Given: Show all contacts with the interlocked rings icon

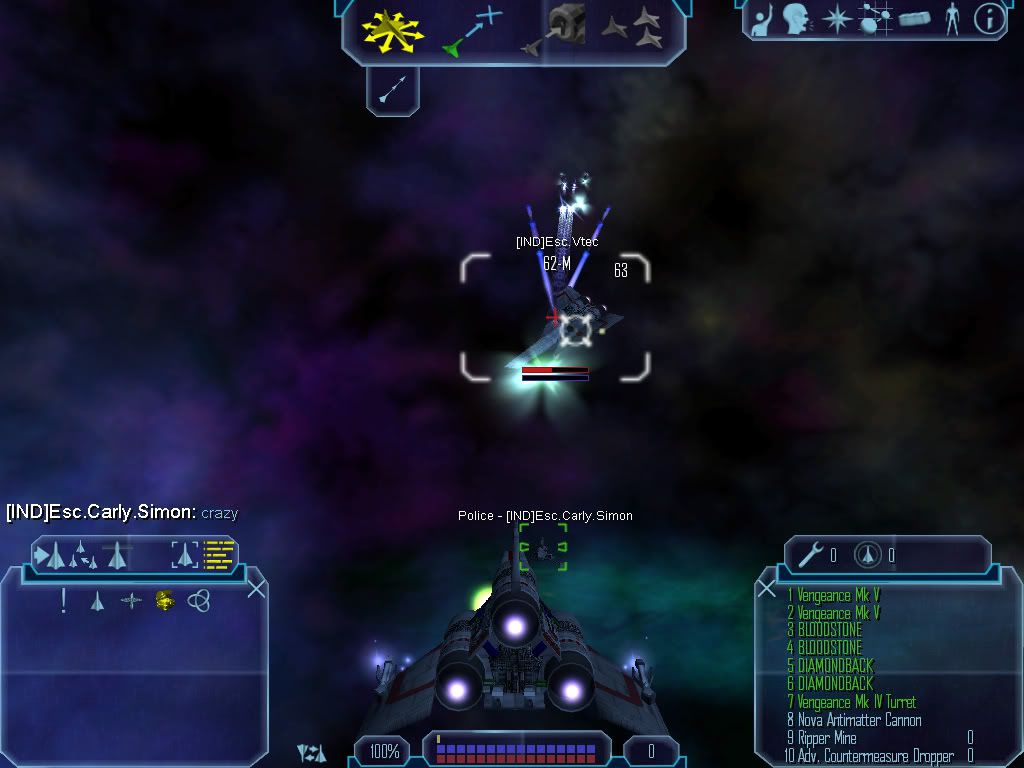Looking at the screenshot, I should click(x=198, y=601).
